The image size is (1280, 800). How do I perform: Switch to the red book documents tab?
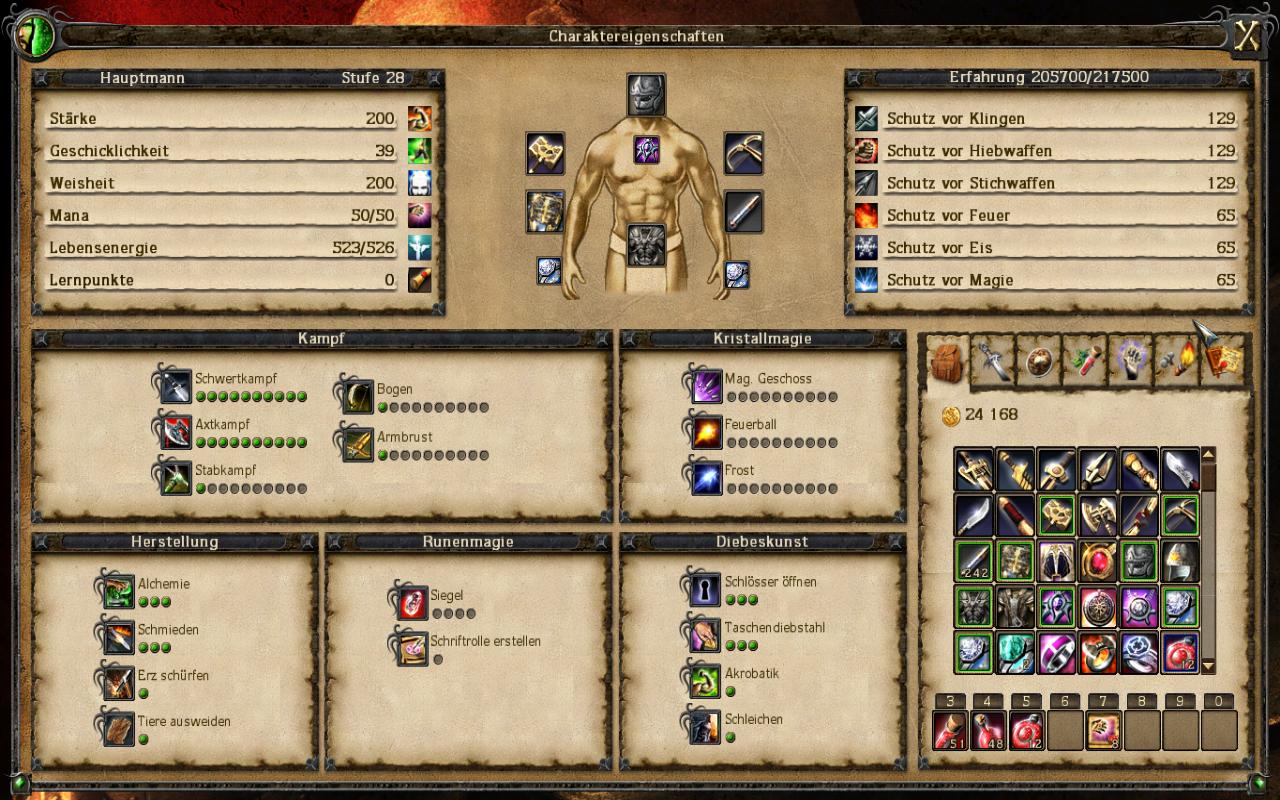pyautogui.click(x=1222, y=361)
